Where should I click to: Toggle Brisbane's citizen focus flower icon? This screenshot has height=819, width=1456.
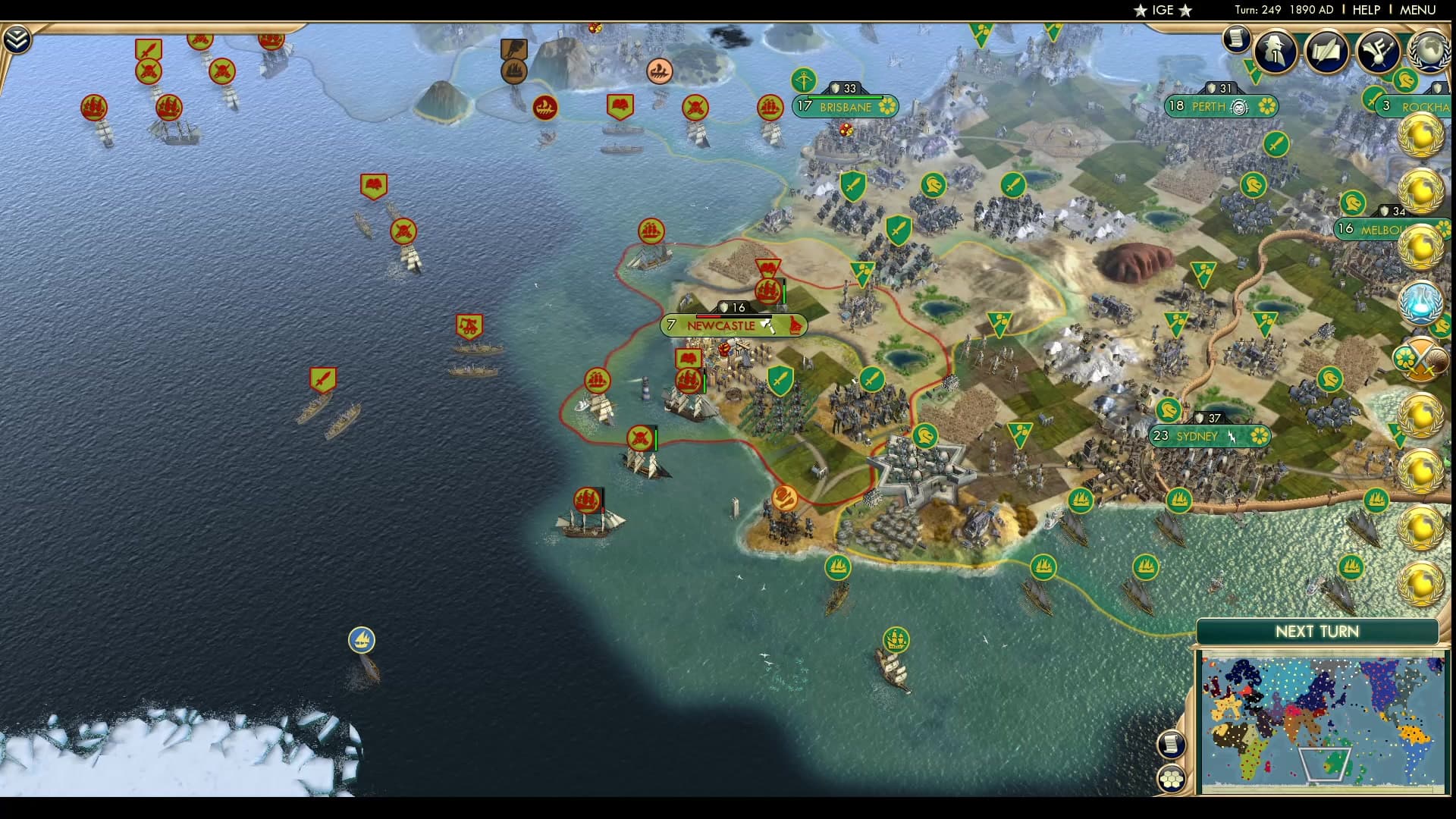coord(889,108)
